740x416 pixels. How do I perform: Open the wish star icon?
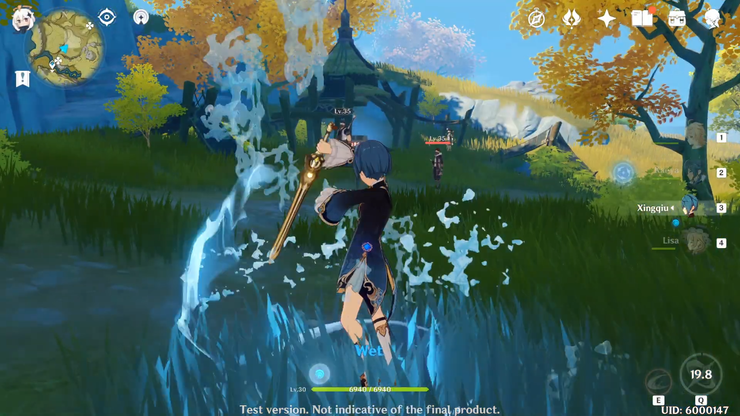(x=607, y=18)
